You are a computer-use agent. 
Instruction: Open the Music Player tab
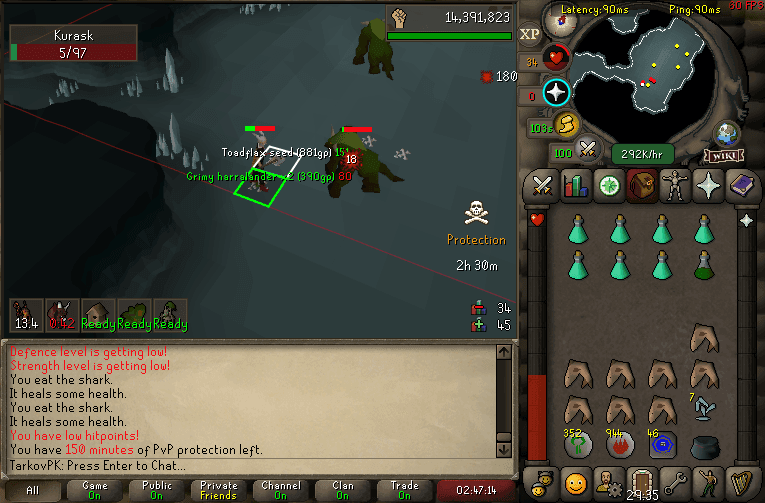[x=741, y=481]
